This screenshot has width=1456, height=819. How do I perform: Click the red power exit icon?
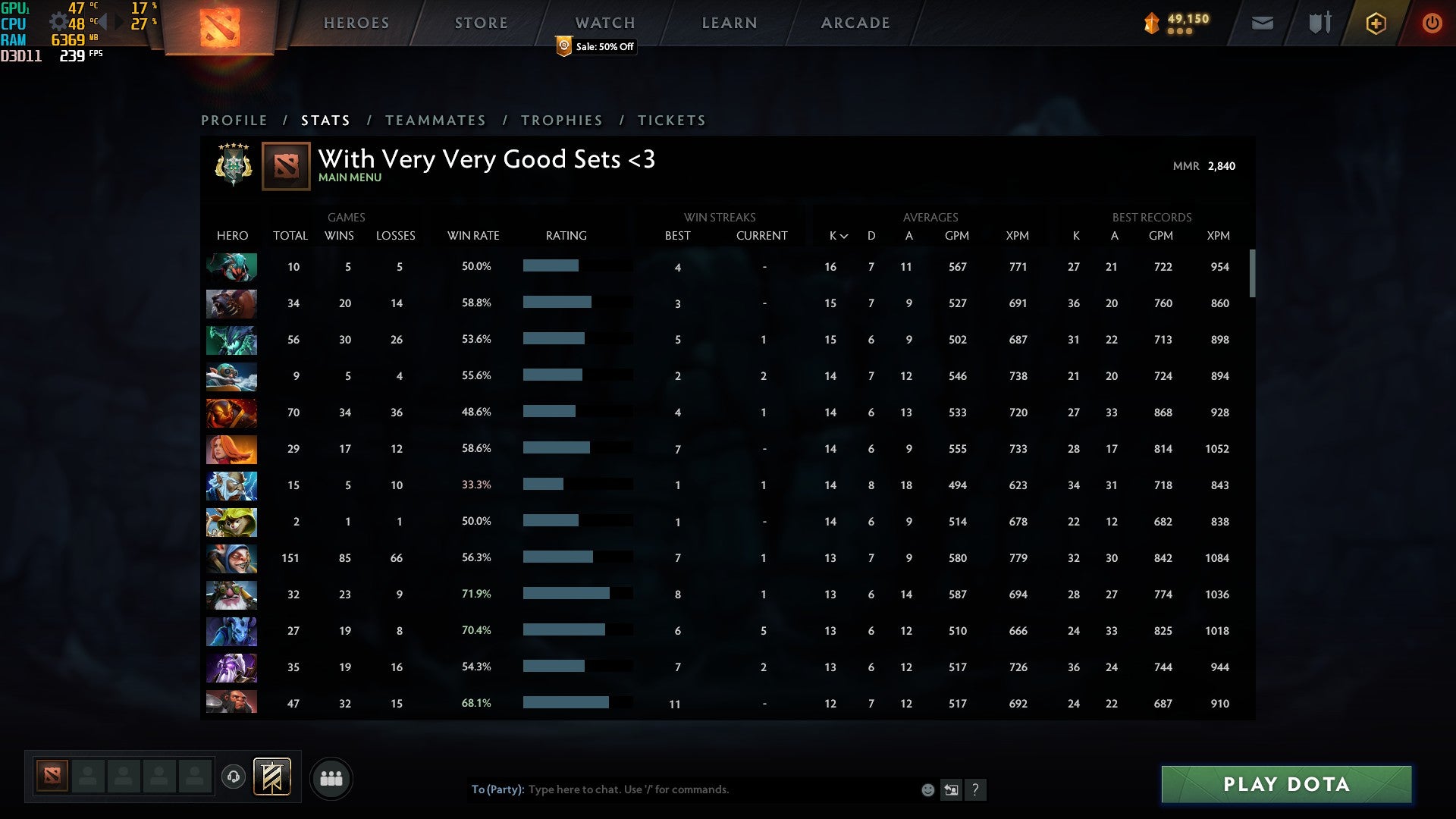pyautogui.click(x=1432, y=23)
